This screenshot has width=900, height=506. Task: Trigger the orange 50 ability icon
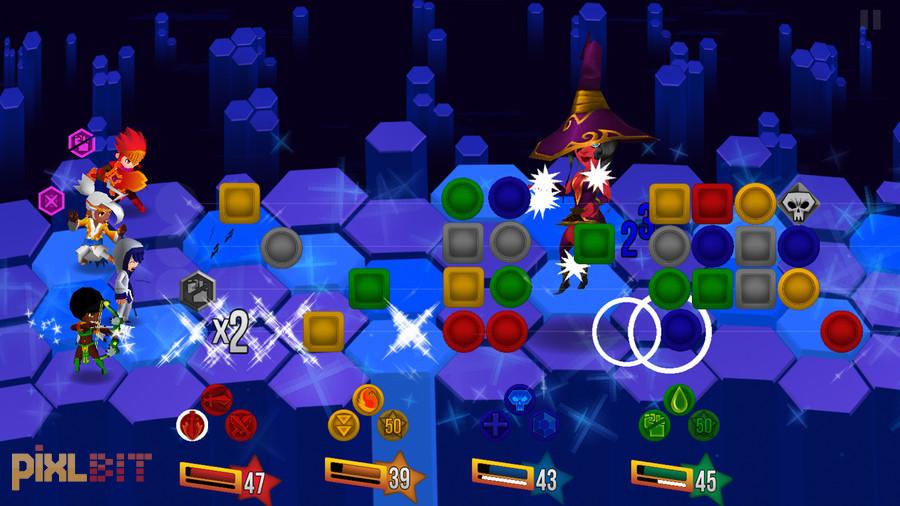click(392, 424)
